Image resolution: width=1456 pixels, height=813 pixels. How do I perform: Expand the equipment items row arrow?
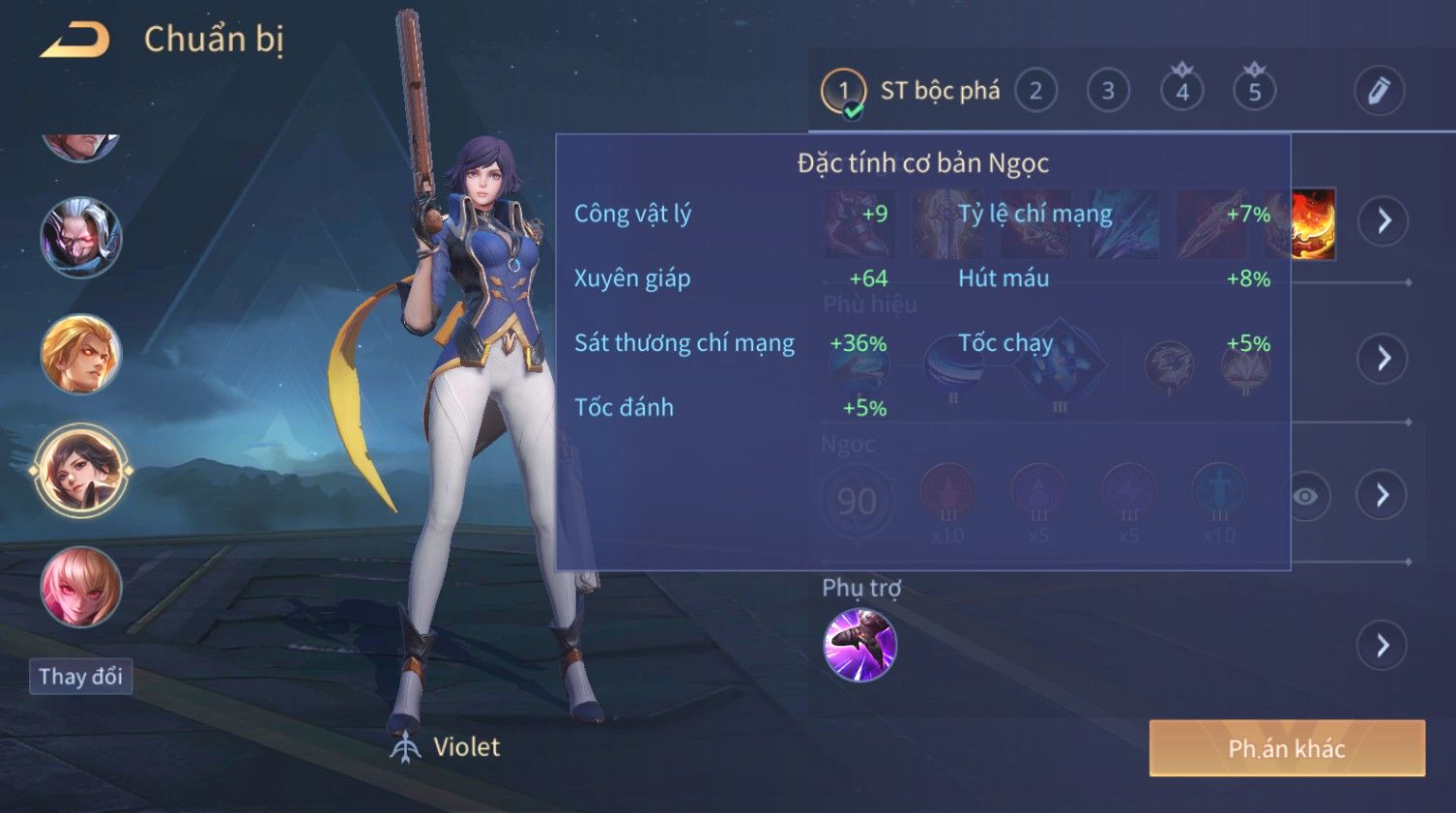(x=1383, y=221)
